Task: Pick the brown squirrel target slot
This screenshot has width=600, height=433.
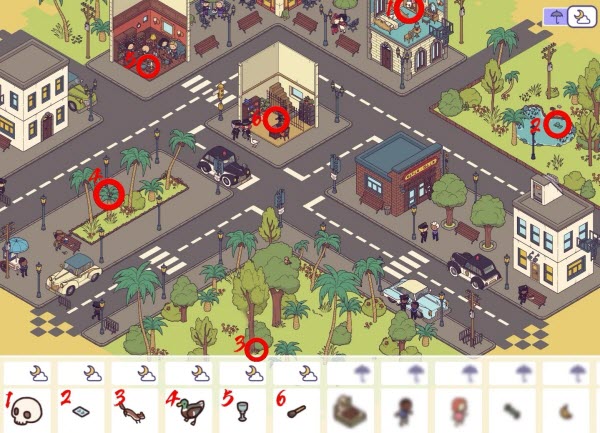Action: [x=137, y=410]
